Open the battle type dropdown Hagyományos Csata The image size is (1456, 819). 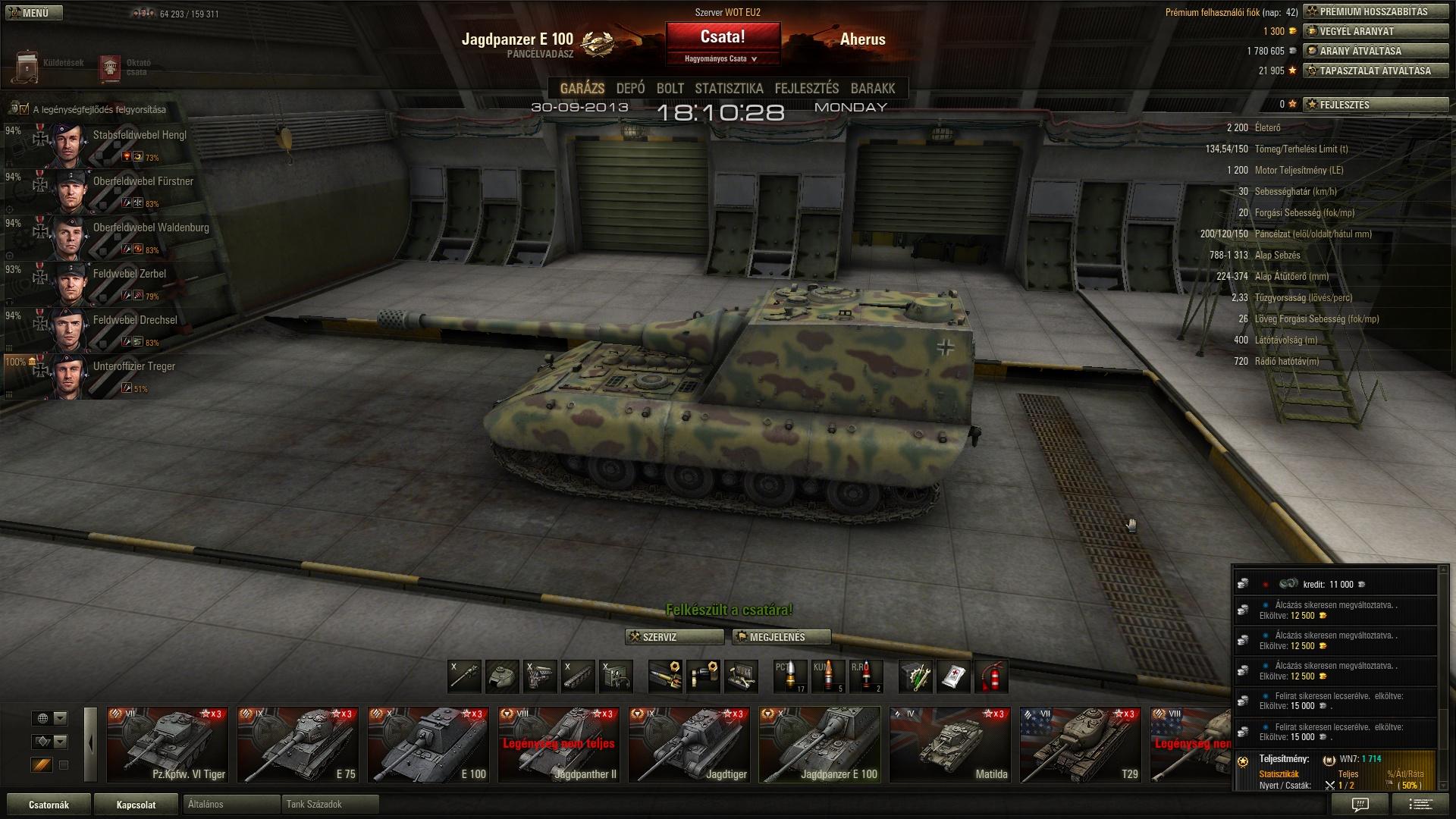721,58
